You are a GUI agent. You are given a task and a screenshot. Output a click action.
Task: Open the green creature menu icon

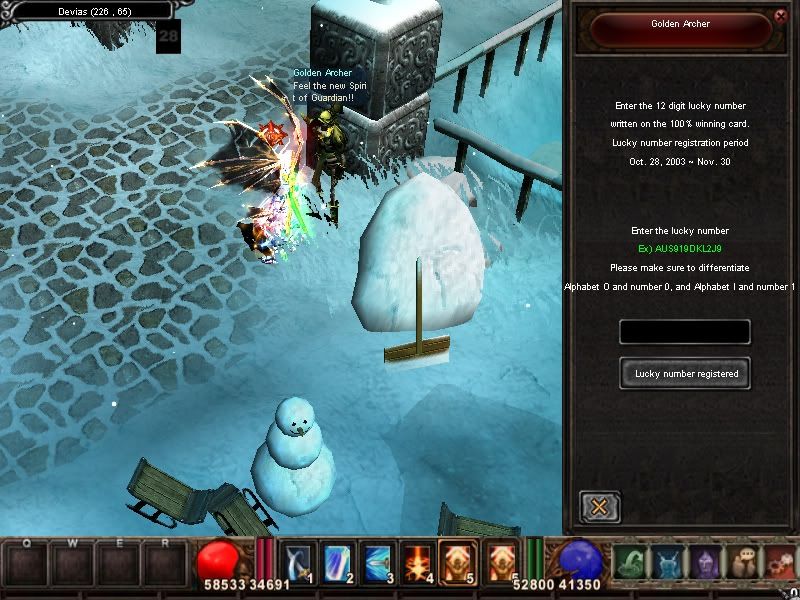click(628, 564)
